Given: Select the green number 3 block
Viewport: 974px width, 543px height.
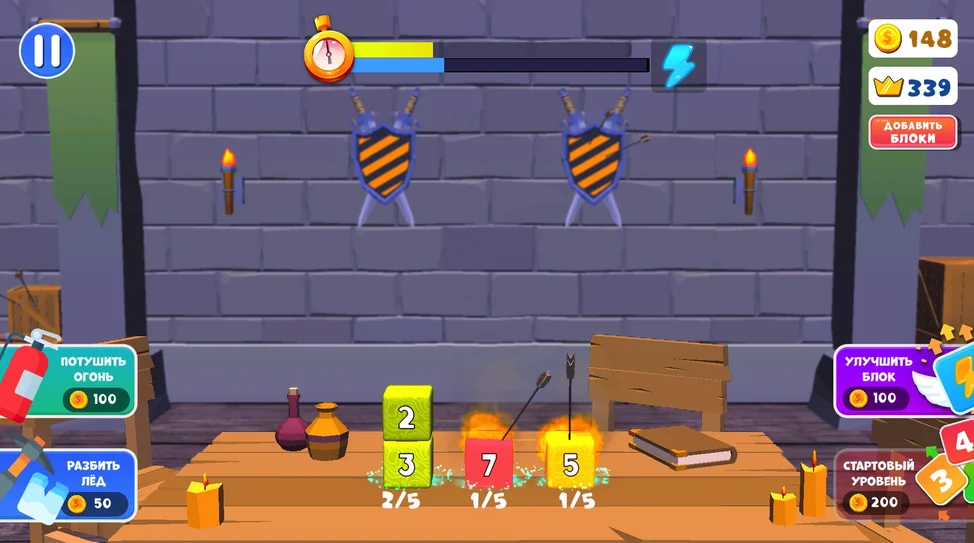Looking at the screenshot, I should 407,464.
